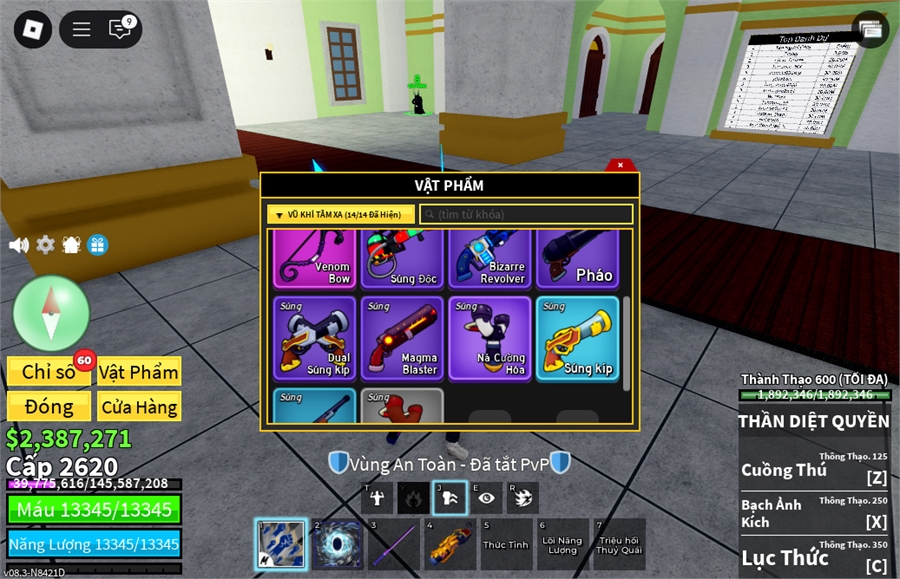Image resolution: width=900 pixels, height=579 pixels.
Task: Open the Chỉ số stats menu
Action: pyautogui.click(x=49, y=372)
